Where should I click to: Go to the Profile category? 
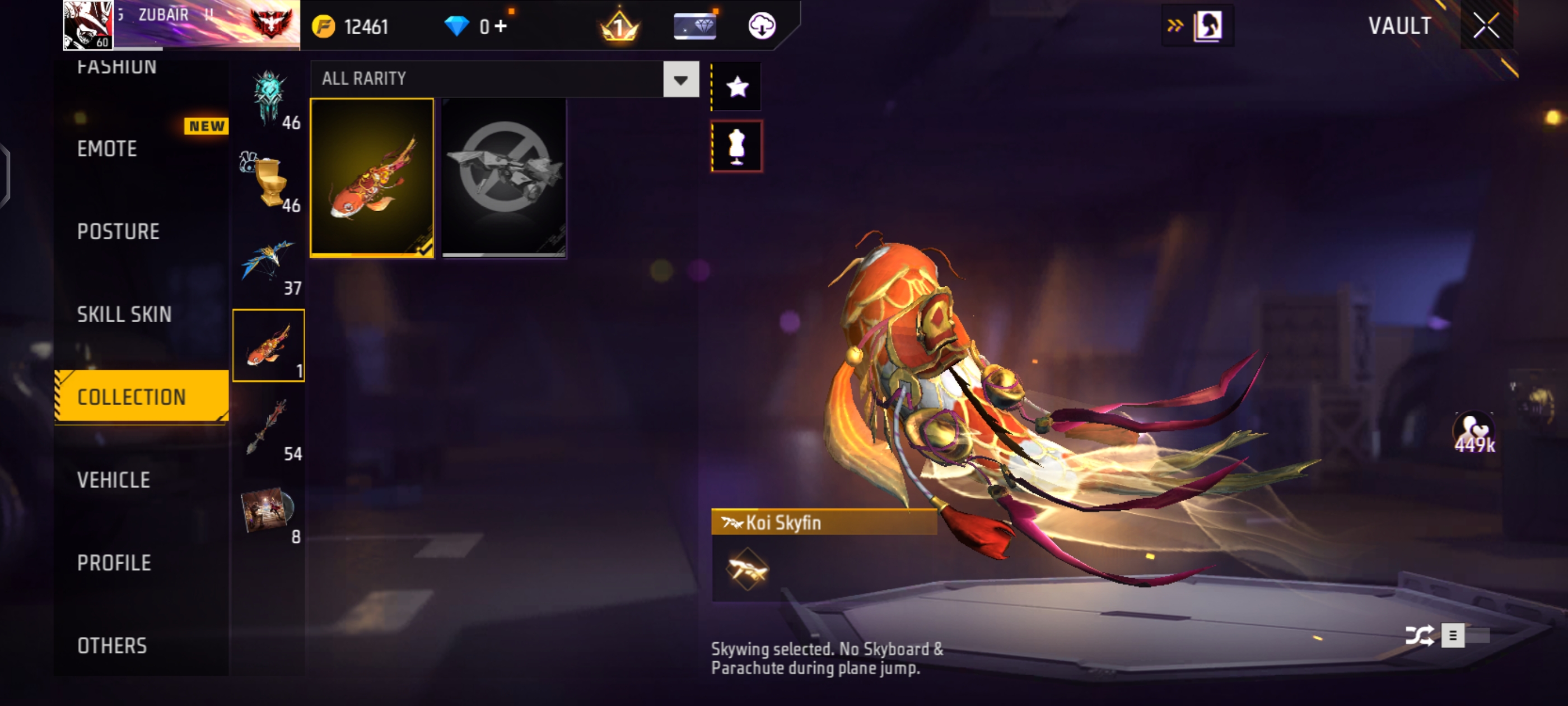[114, 563]
